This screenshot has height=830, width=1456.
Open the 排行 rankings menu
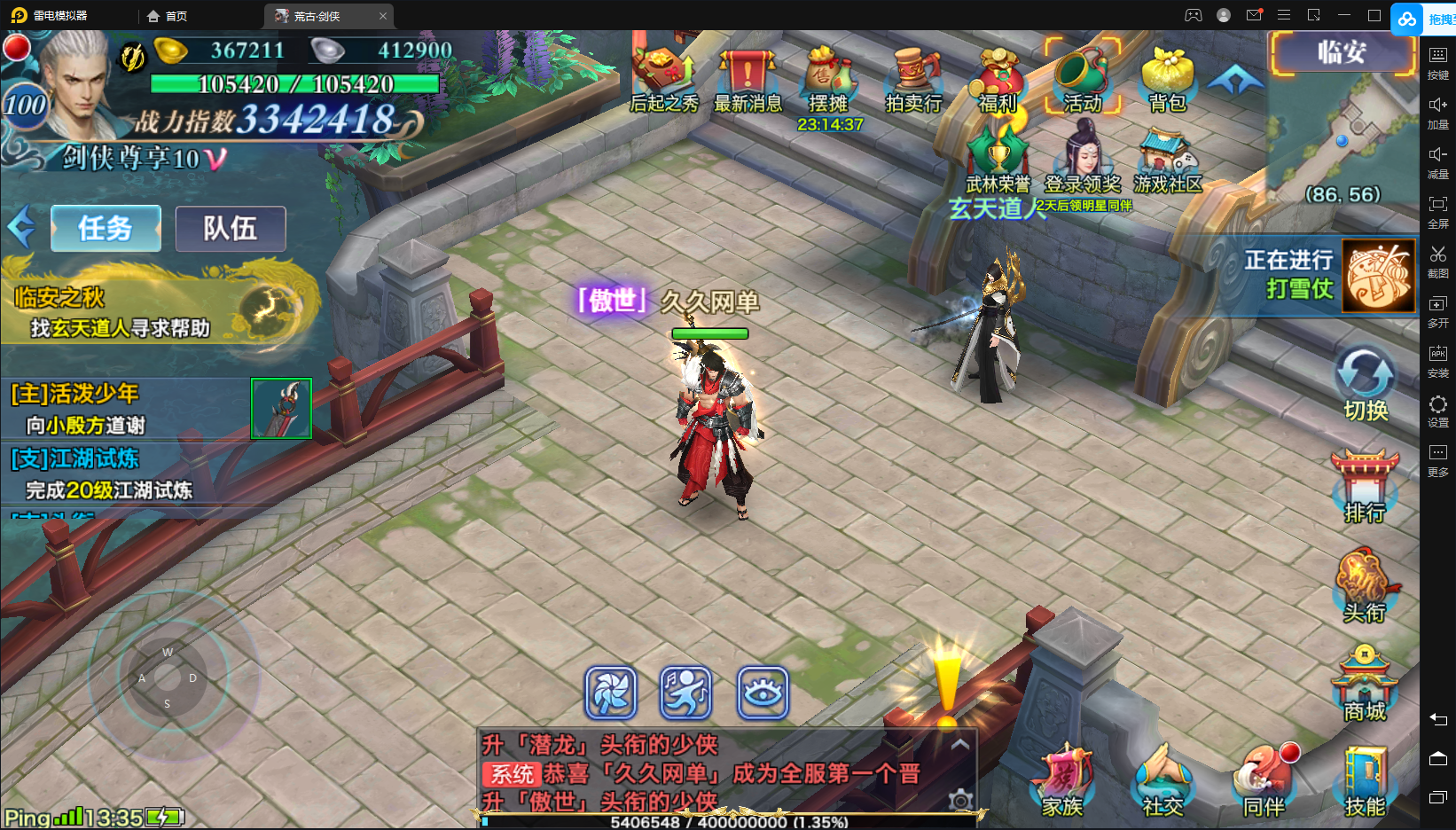pyautogui.click(x=1365, y=486)
